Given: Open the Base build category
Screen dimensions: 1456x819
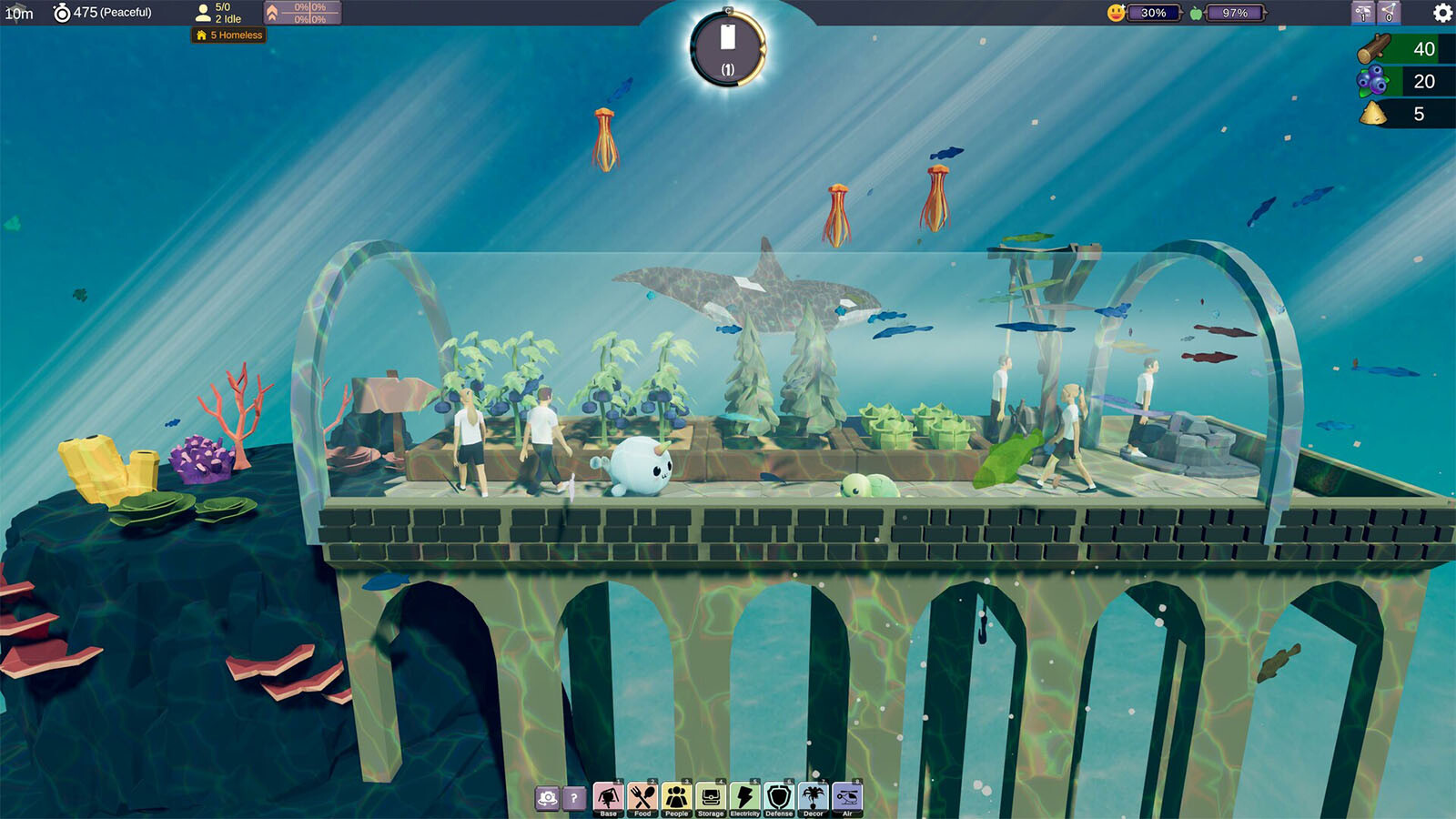Looking at the screenshot, I should 608,798.
